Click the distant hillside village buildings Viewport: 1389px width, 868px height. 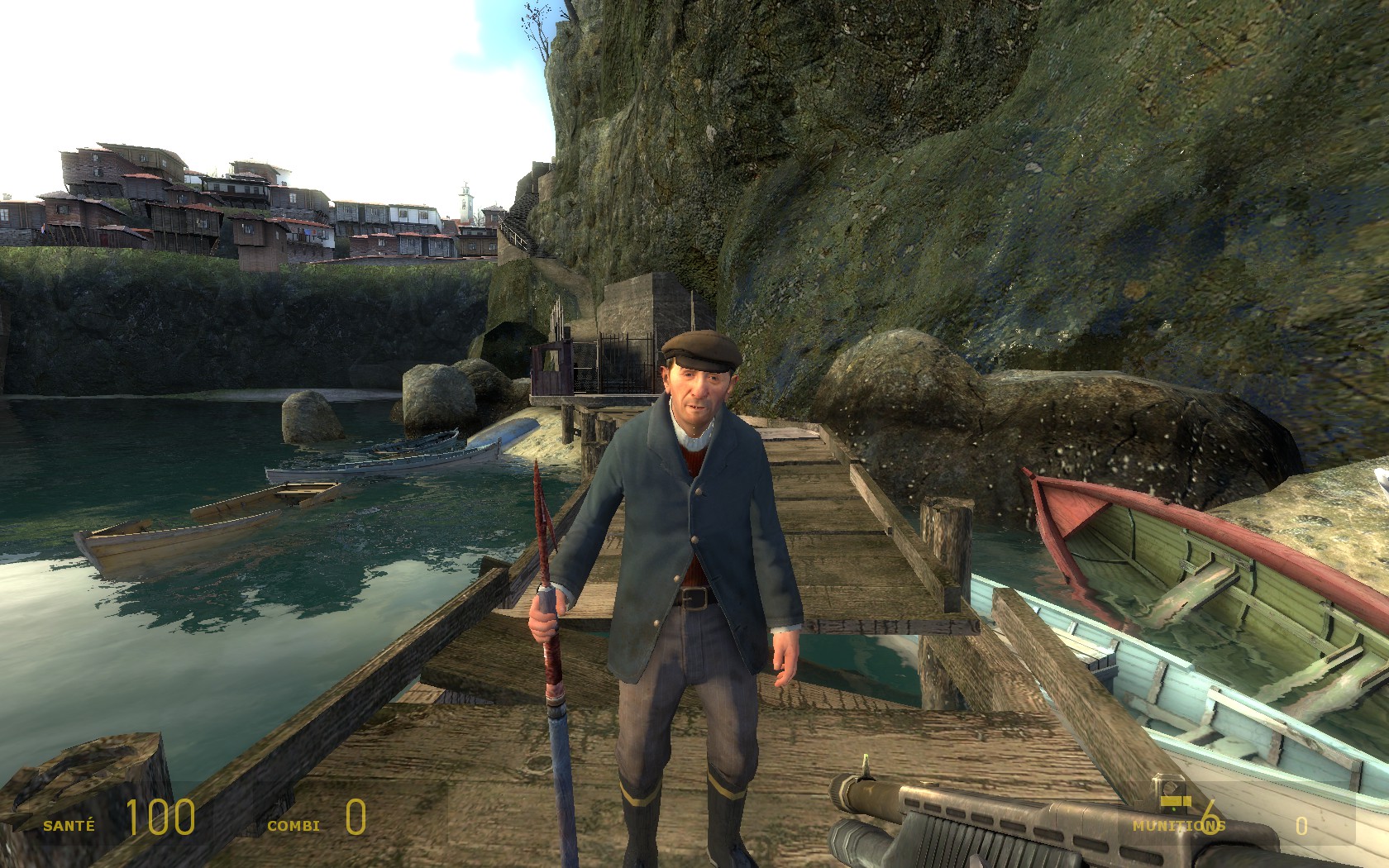tap(231, 207)
